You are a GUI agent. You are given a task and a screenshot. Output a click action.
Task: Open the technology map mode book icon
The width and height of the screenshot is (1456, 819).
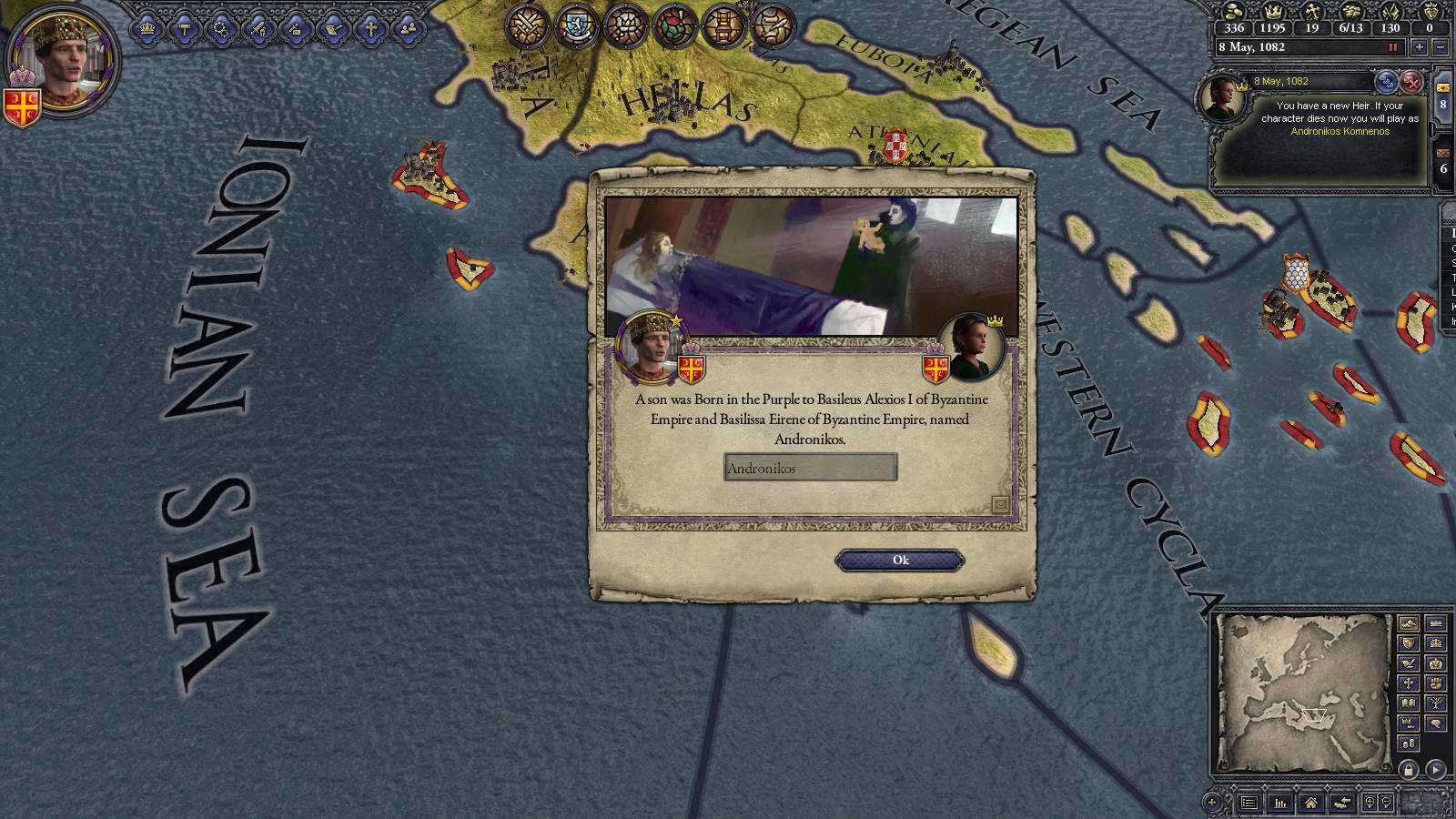1409,703
